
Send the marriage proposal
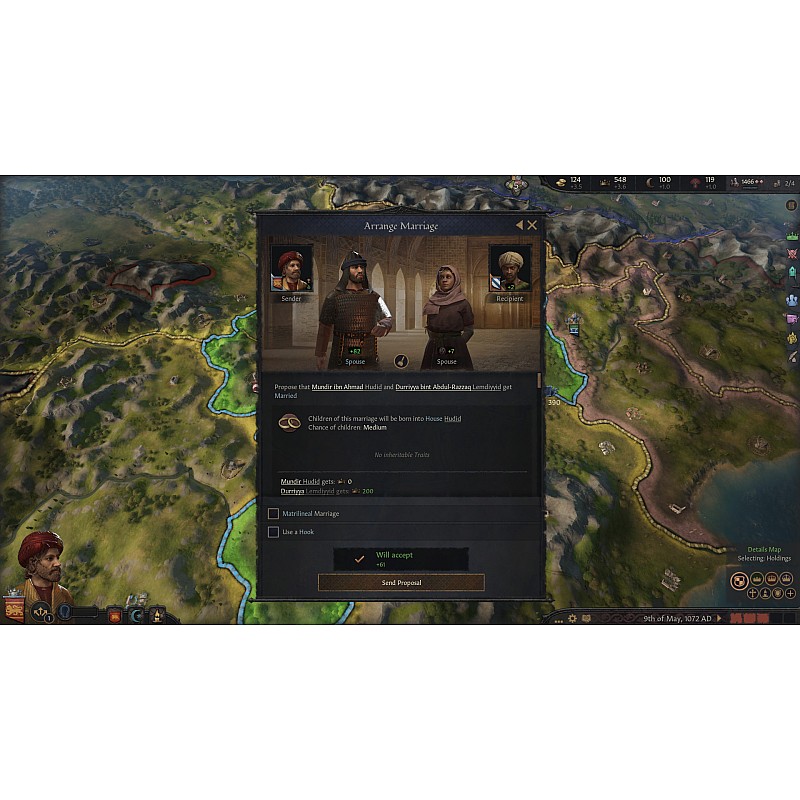pos(401,582)
